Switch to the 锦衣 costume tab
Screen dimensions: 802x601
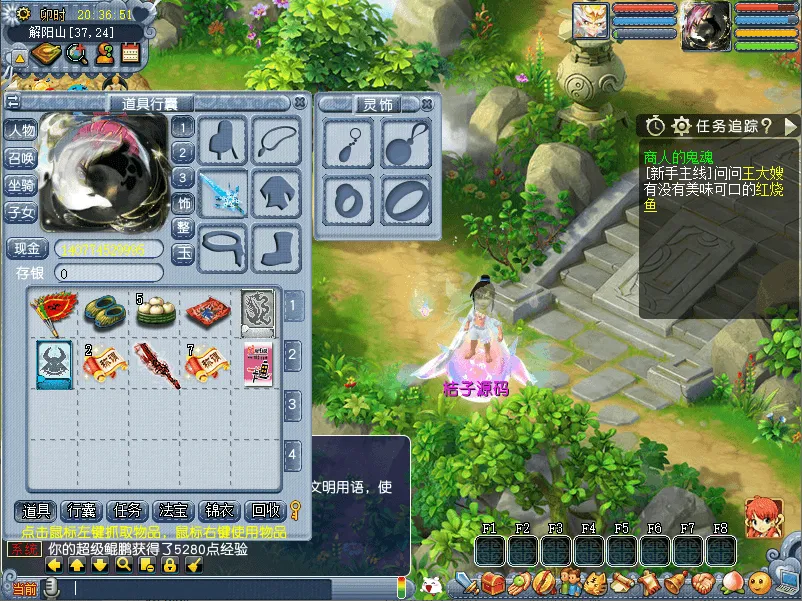[220, 511]
